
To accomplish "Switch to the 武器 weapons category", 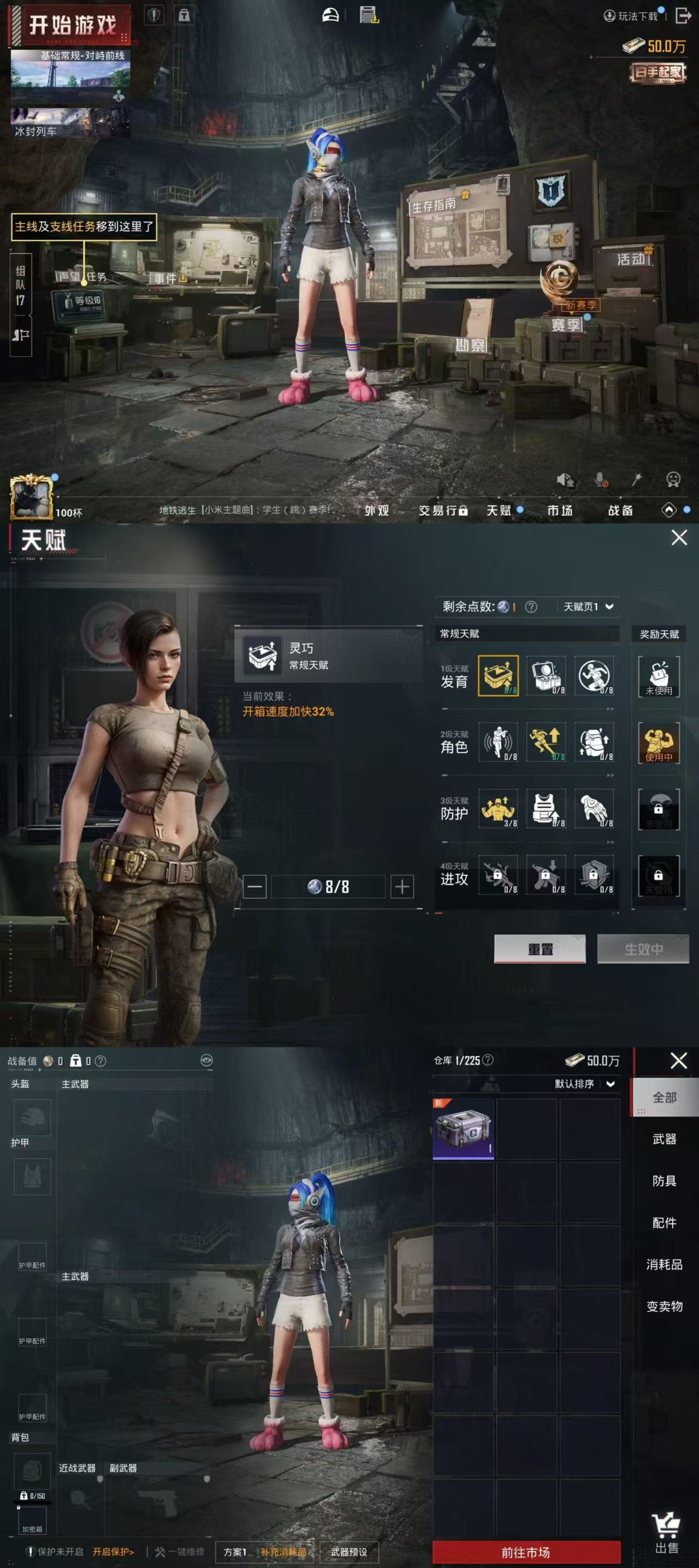I will click(x=664, y=1139).
